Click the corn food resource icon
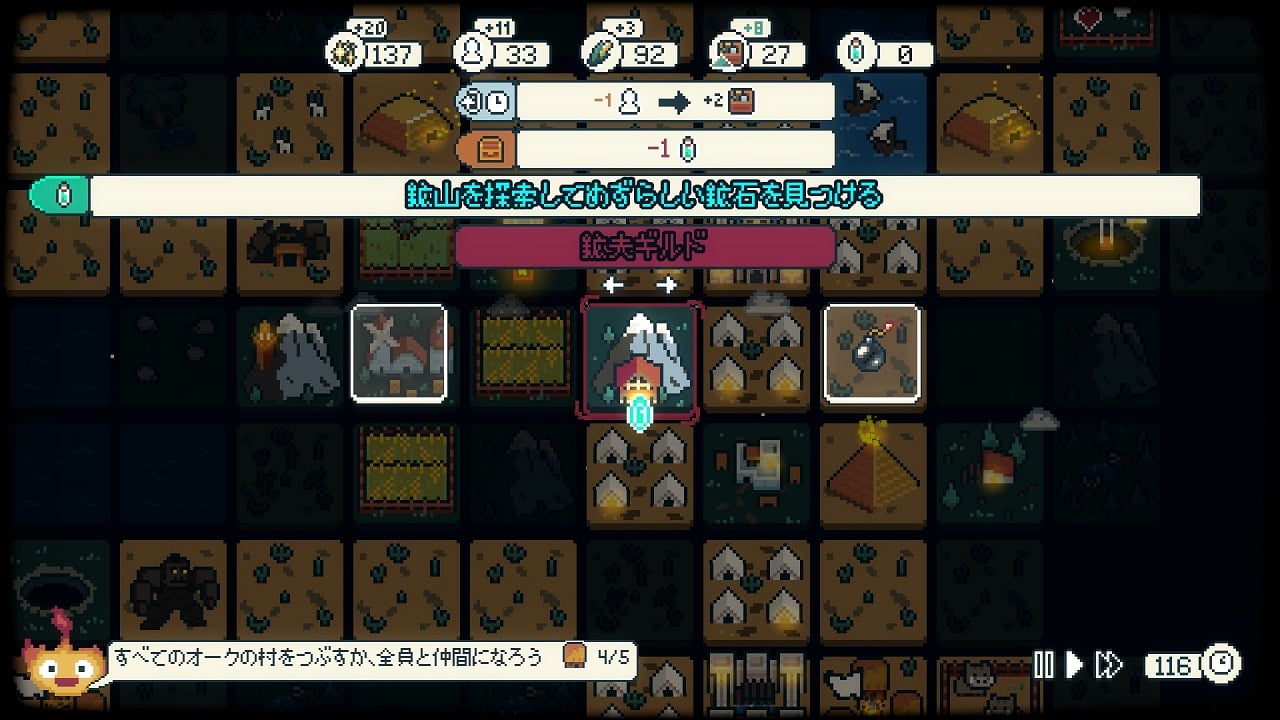 [x=602, y=54]
